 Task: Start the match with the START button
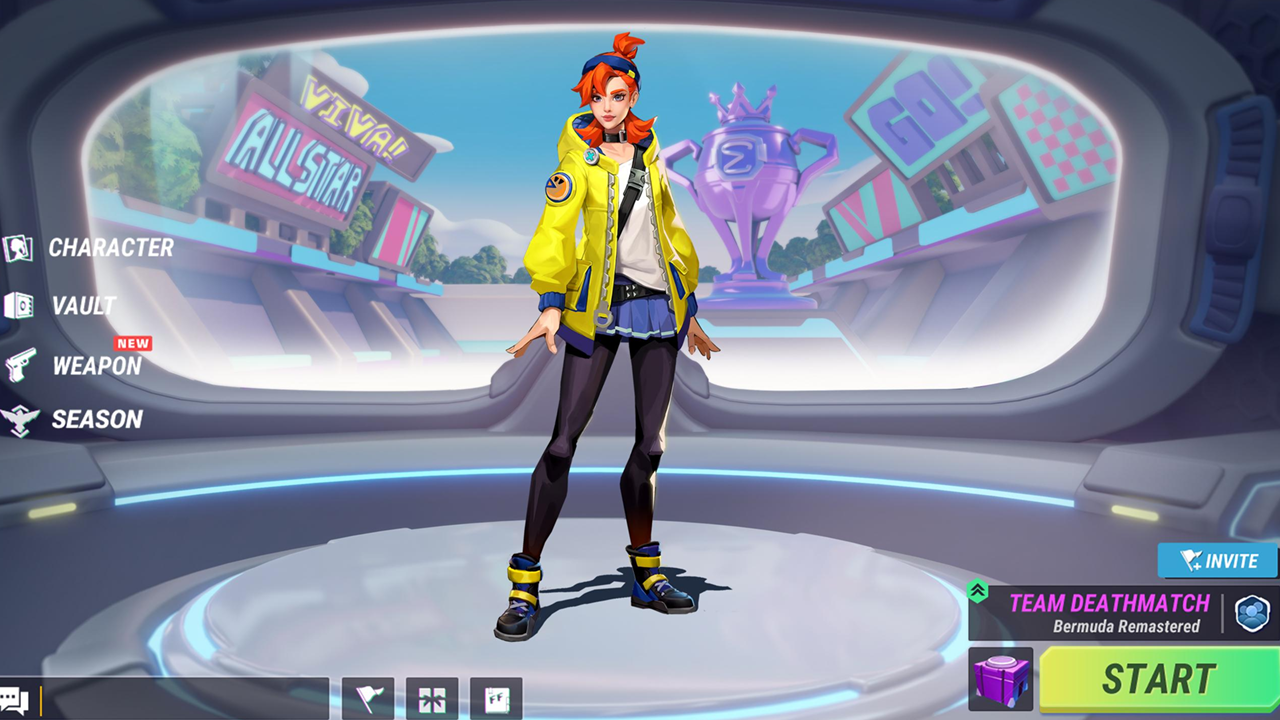[1158, 680]
